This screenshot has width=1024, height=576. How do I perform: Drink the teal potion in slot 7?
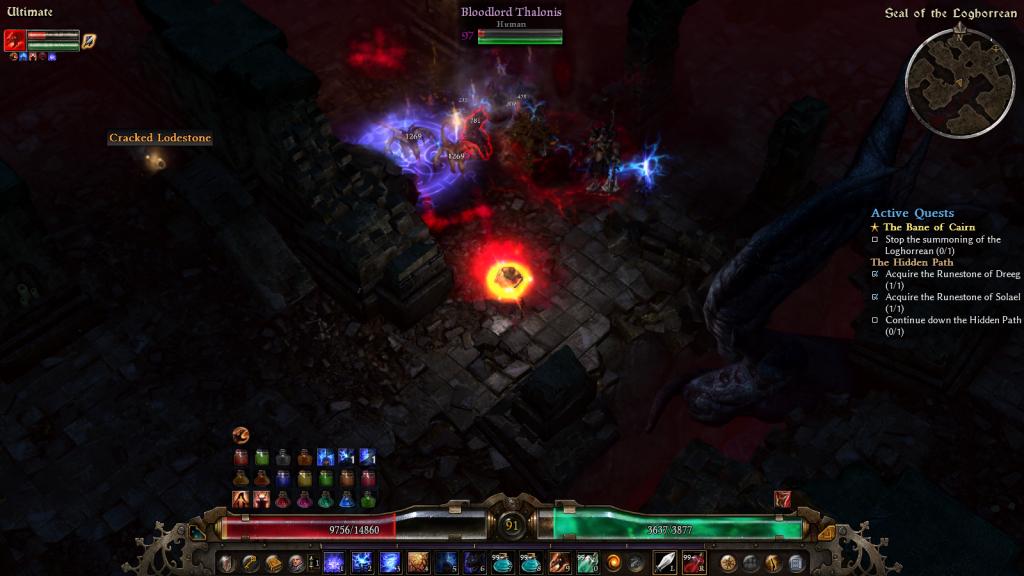[x=502, y=563]
